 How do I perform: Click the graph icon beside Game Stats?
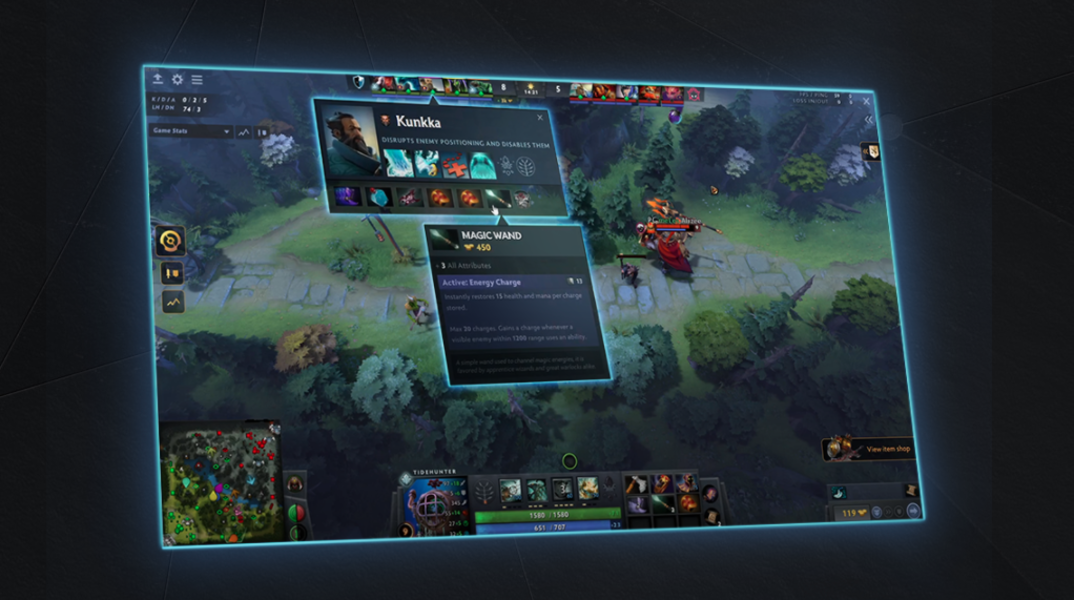244,131
